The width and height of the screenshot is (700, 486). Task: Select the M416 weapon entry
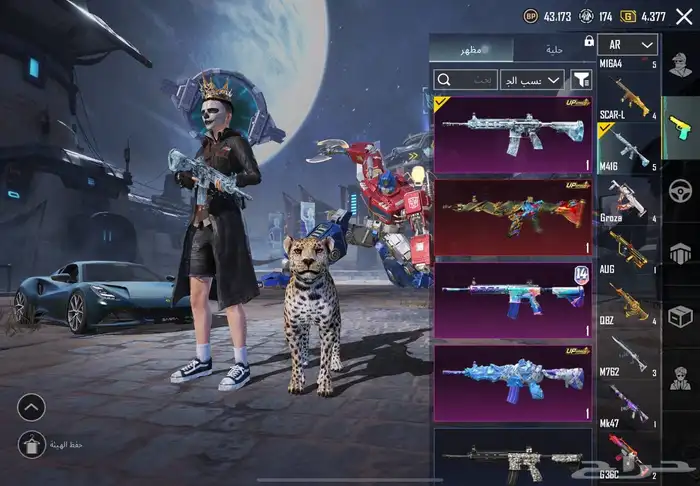[x=628, y=148]
